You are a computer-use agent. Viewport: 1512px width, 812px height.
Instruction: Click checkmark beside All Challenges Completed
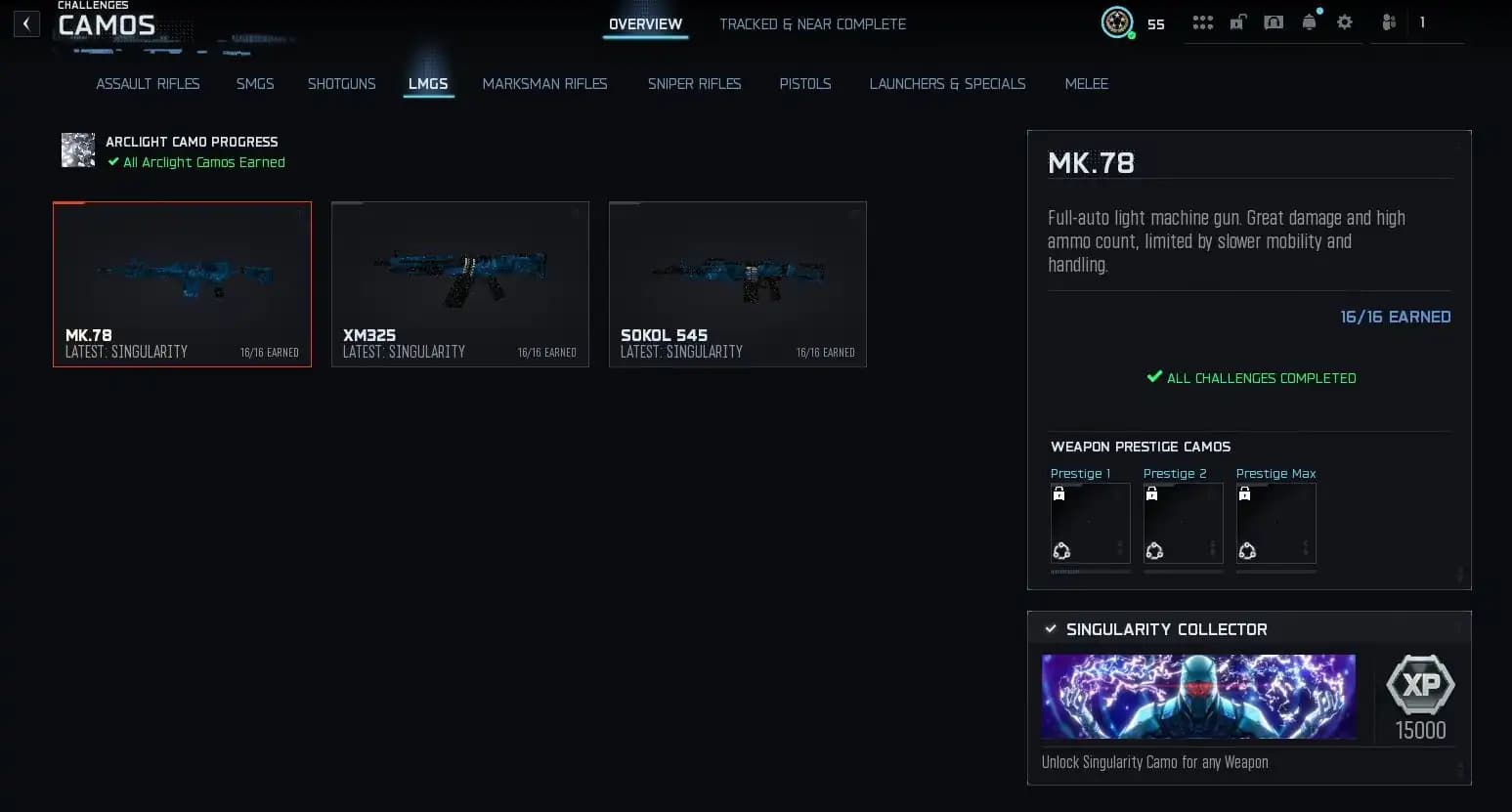click(x=1153, y=377)
